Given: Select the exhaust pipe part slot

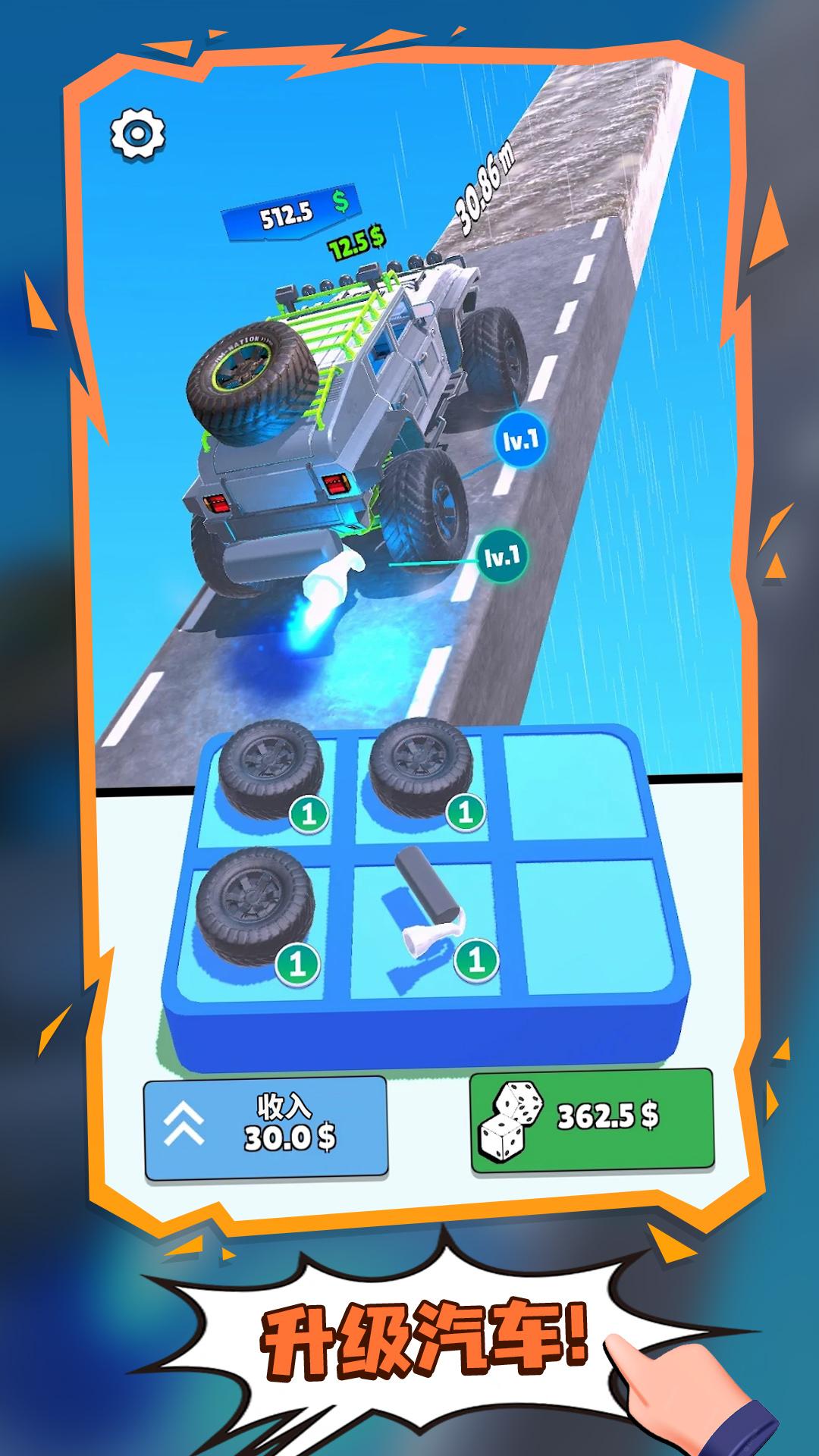Looking at the screenshot, I should coord(429,925).
